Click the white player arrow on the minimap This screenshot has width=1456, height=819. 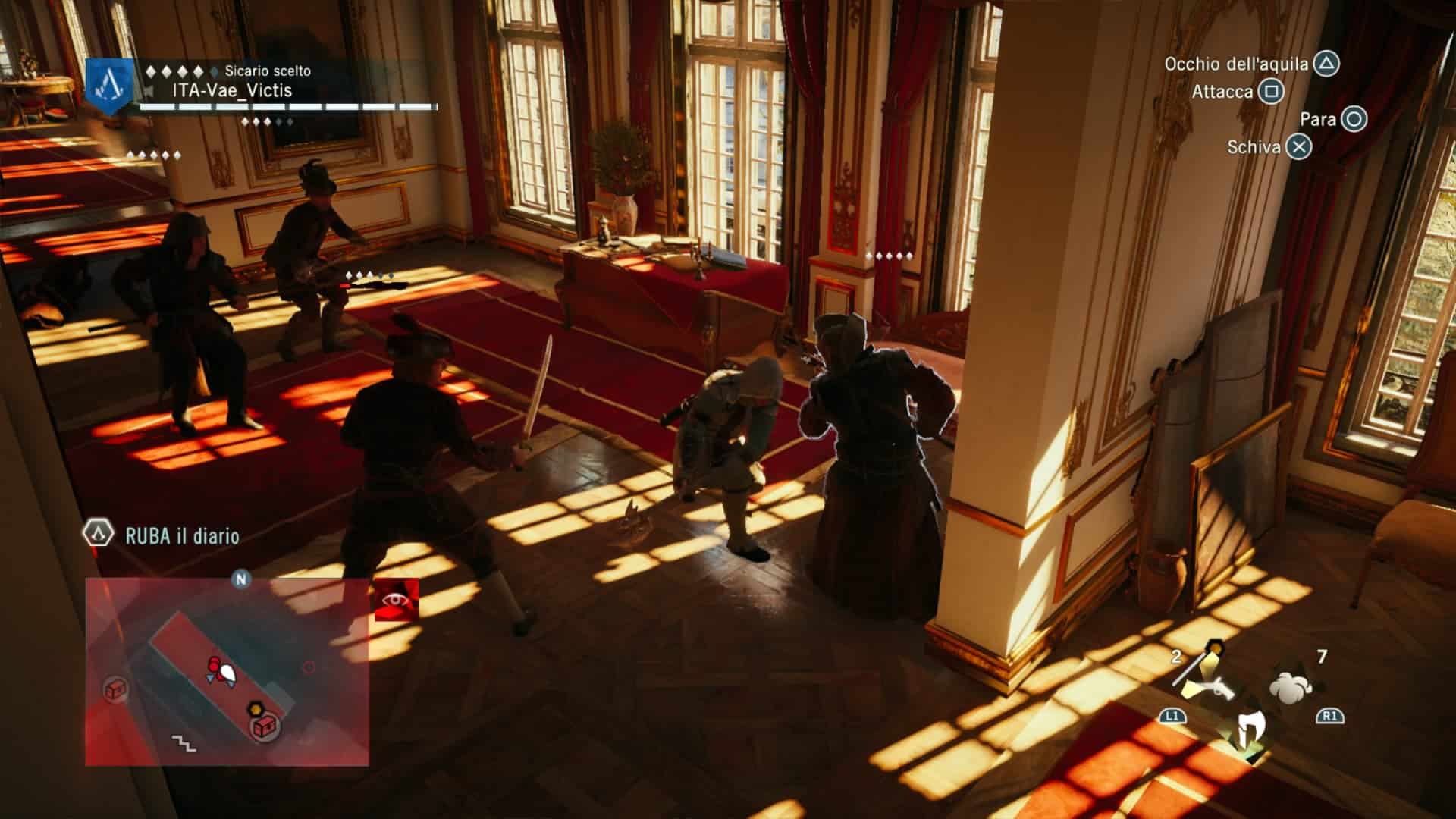(227, 672)
